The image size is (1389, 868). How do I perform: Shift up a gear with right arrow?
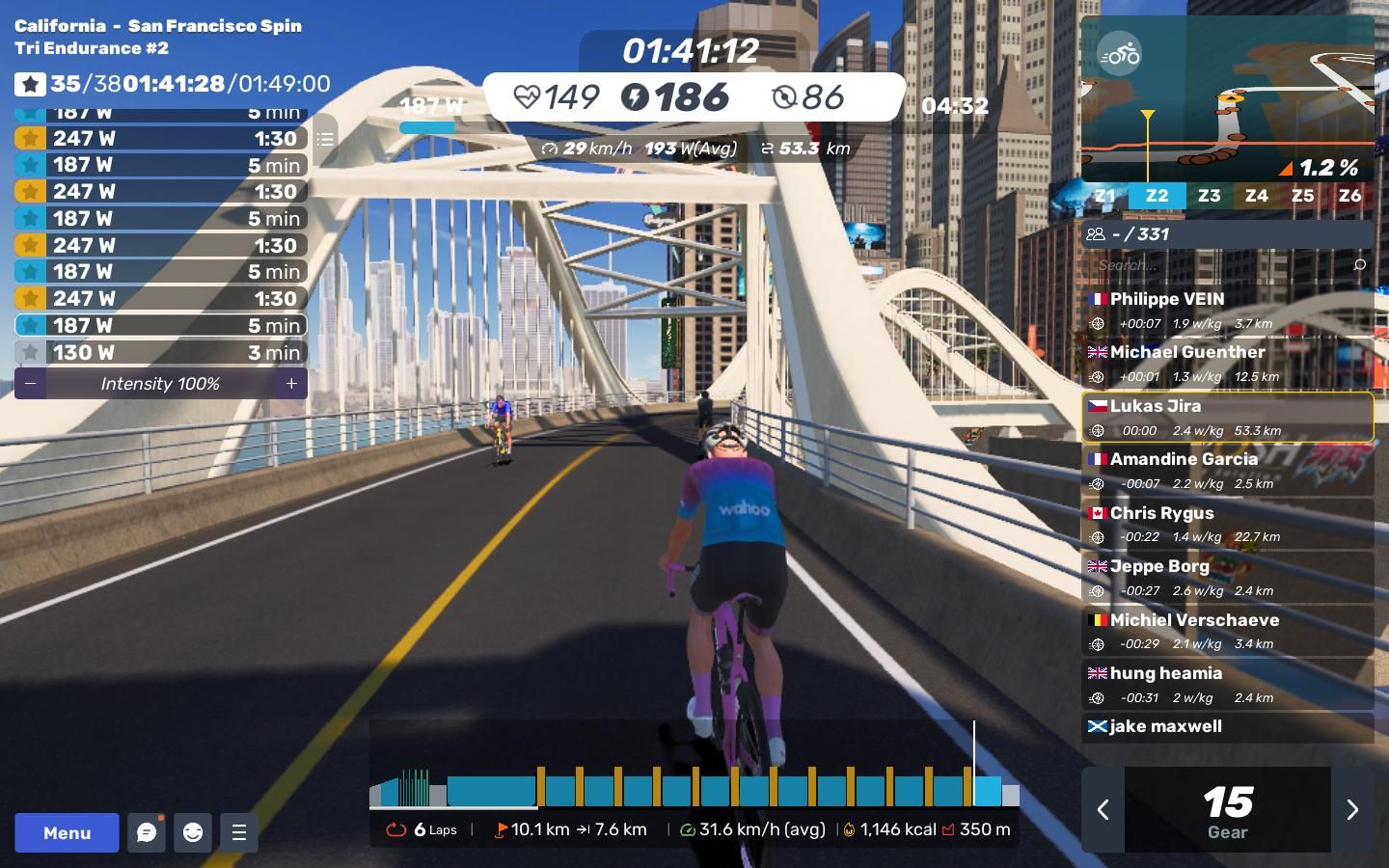pyautogui.click(x=1352, y=810)
